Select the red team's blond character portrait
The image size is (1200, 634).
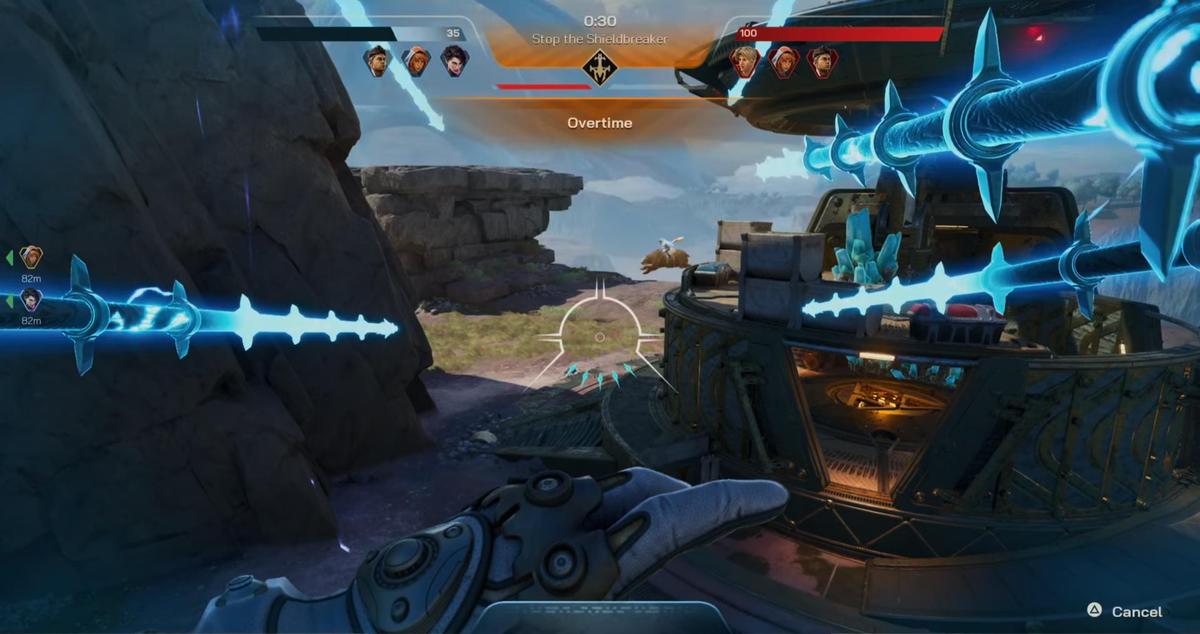click(745, 62)
